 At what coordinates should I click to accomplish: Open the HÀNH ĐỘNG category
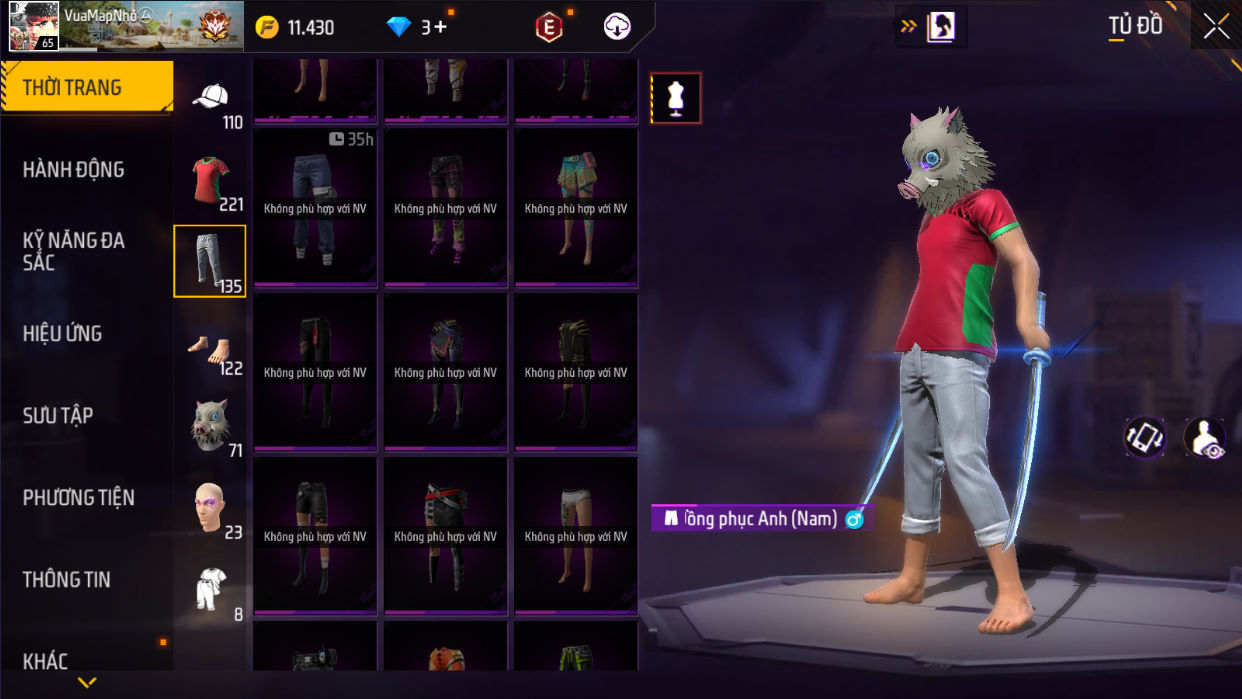tap(74, 170)
